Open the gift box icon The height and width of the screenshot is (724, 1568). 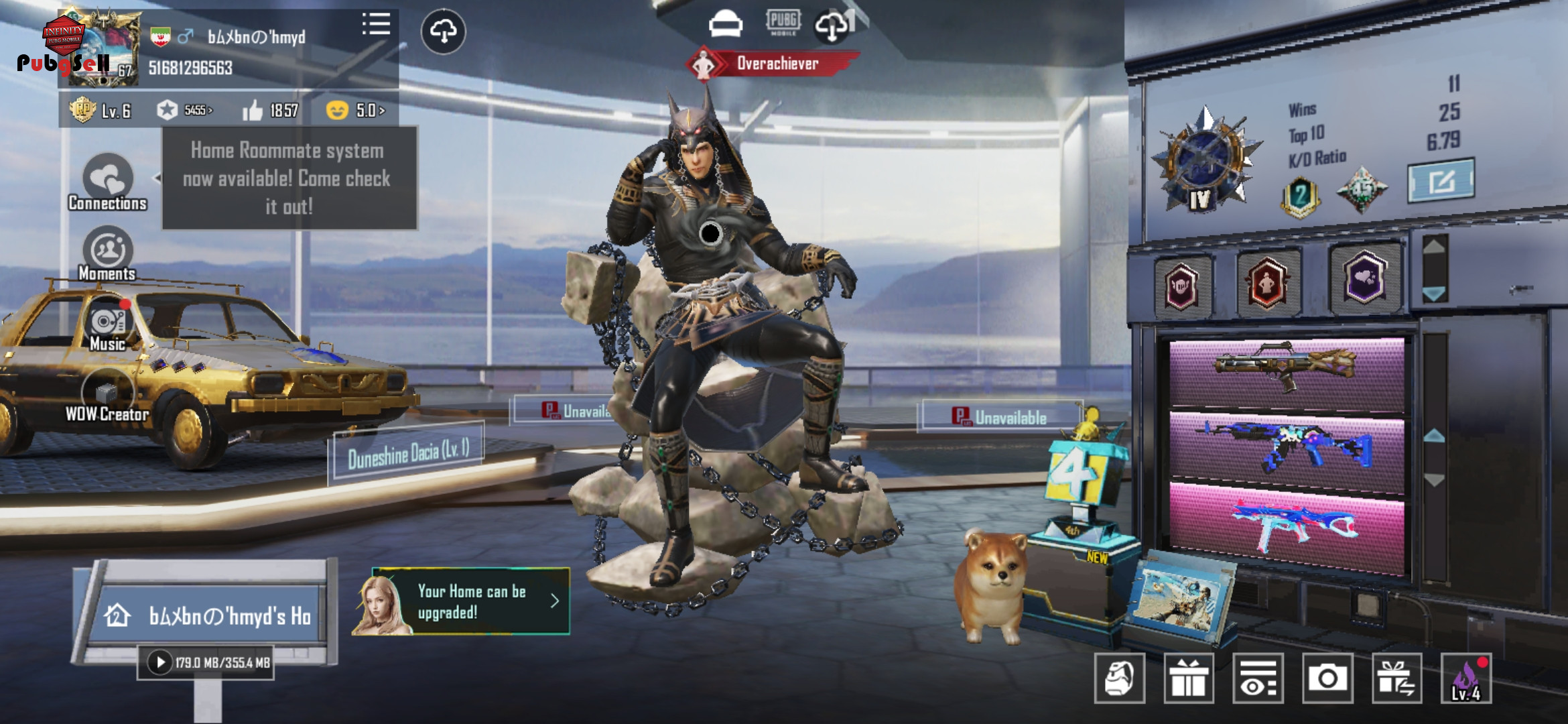[1189, 678]
